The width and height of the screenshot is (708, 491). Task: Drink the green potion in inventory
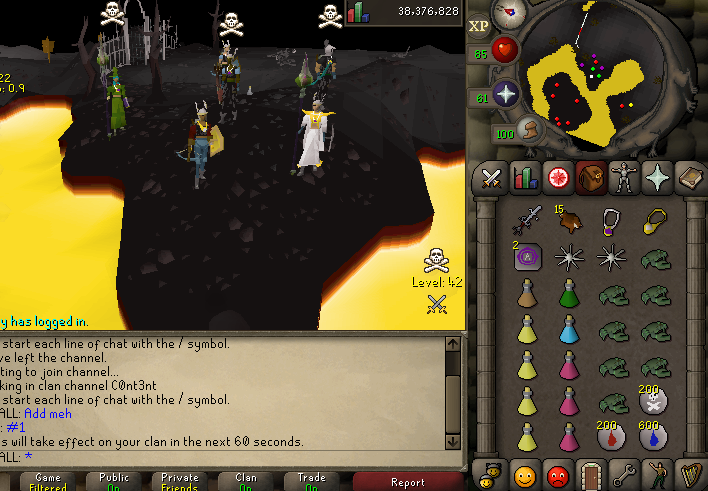tap(569, 295)
